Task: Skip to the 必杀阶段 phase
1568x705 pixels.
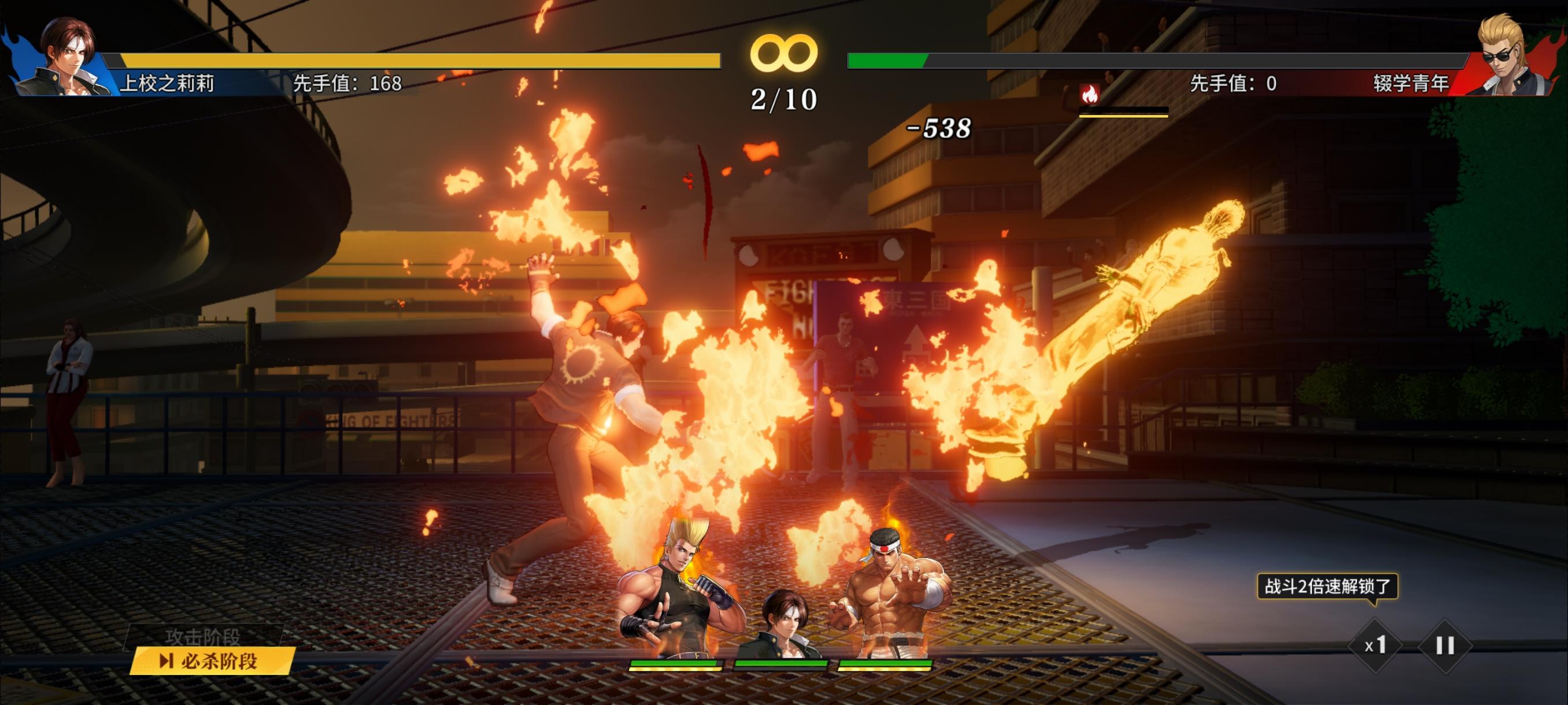Action: point(212,661)
